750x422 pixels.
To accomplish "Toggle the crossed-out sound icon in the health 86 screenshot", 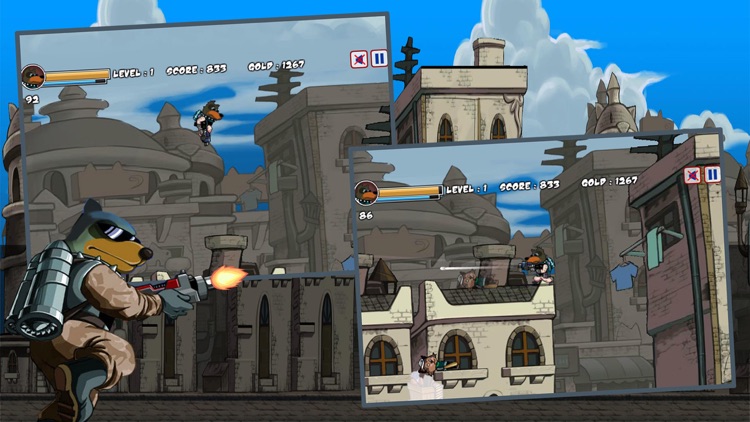I will click(692, 175).
